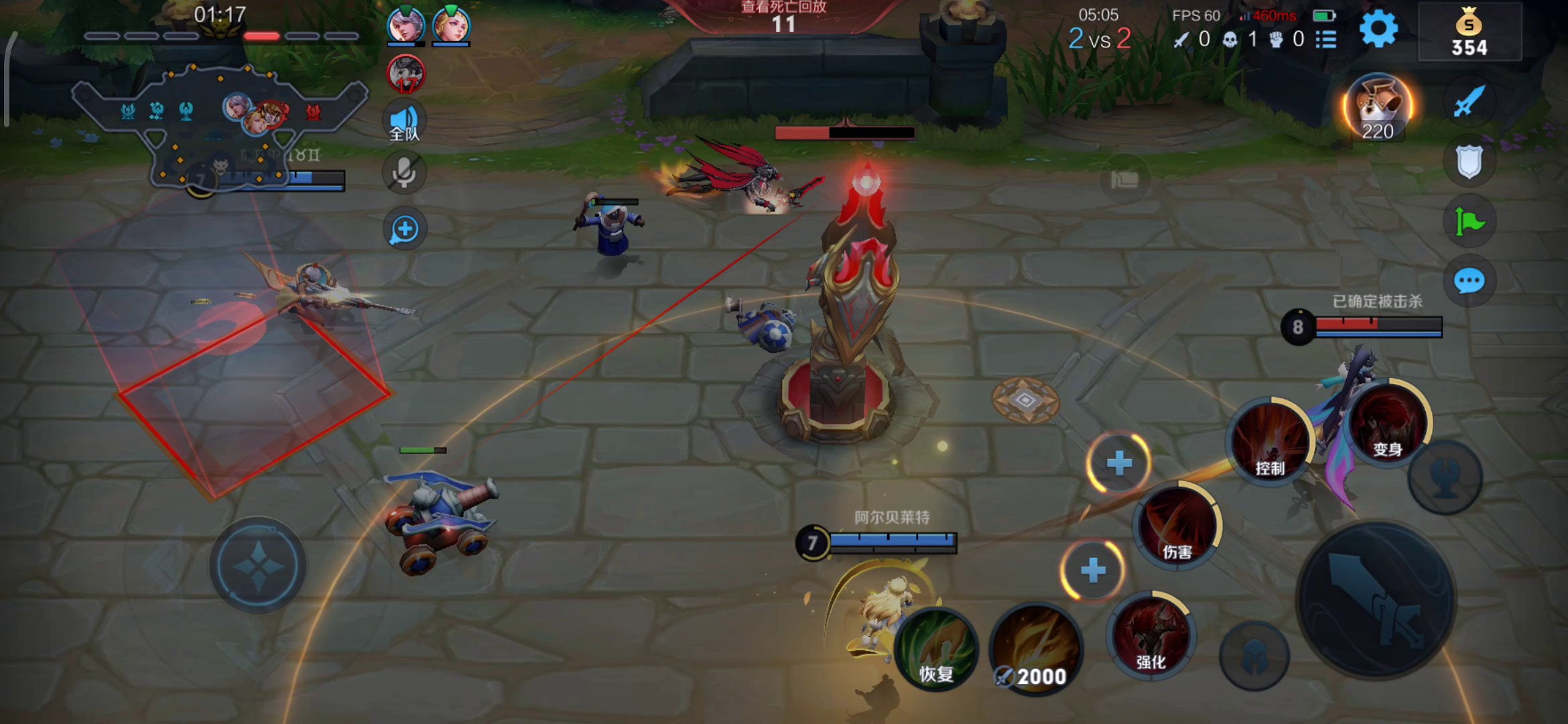Tap the large sword basic attack button
This screenshot has width=1568, height=724.
[x=1376, y=600]
